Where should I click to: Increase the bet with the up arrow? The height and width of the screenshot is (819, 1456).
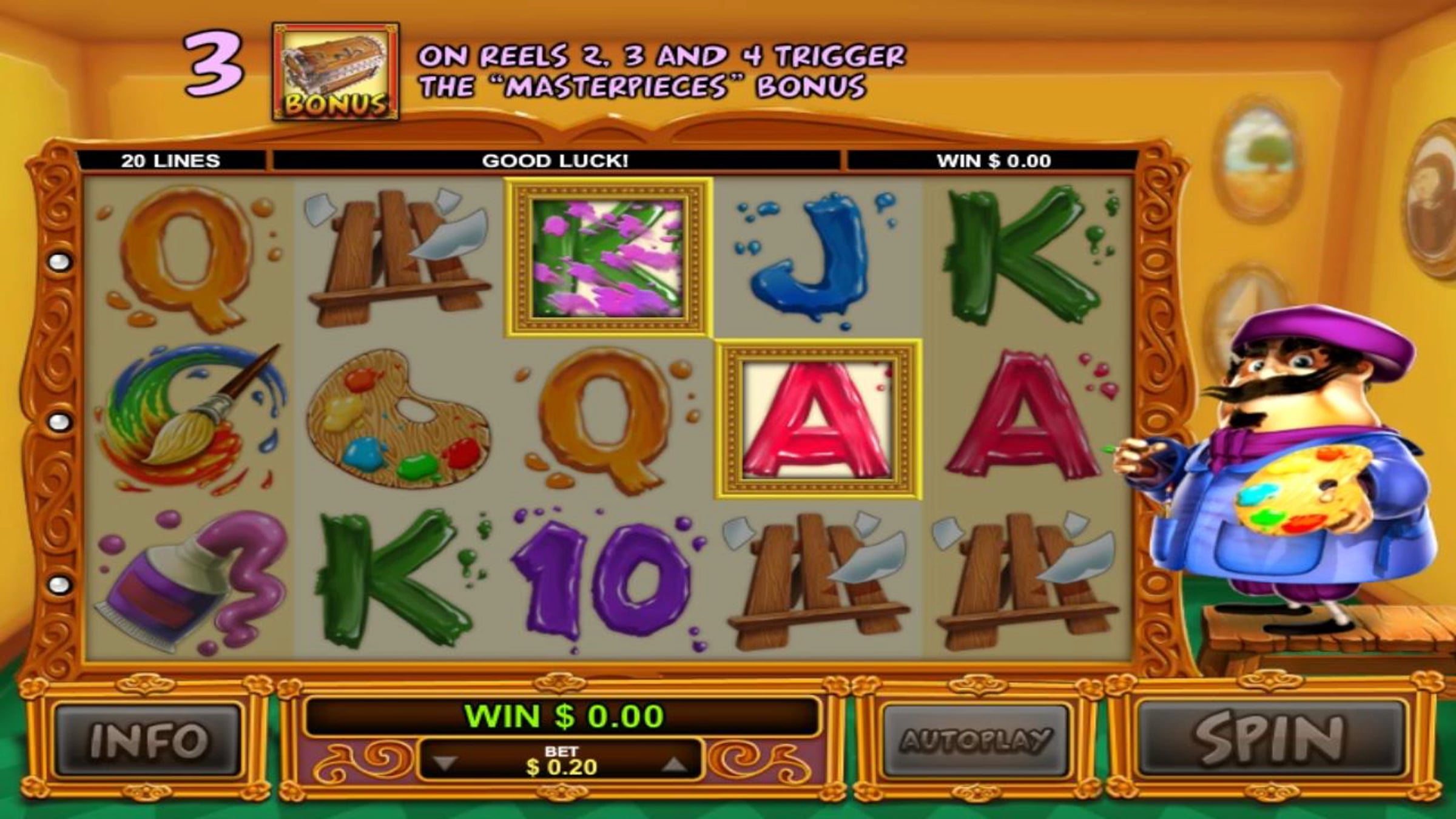pos(674,764)
